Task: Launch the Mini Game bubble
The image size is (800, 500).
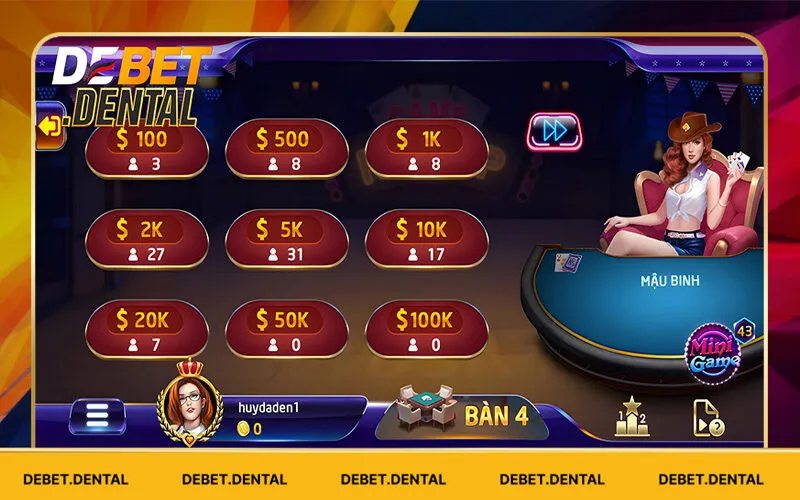Action: 712,352
